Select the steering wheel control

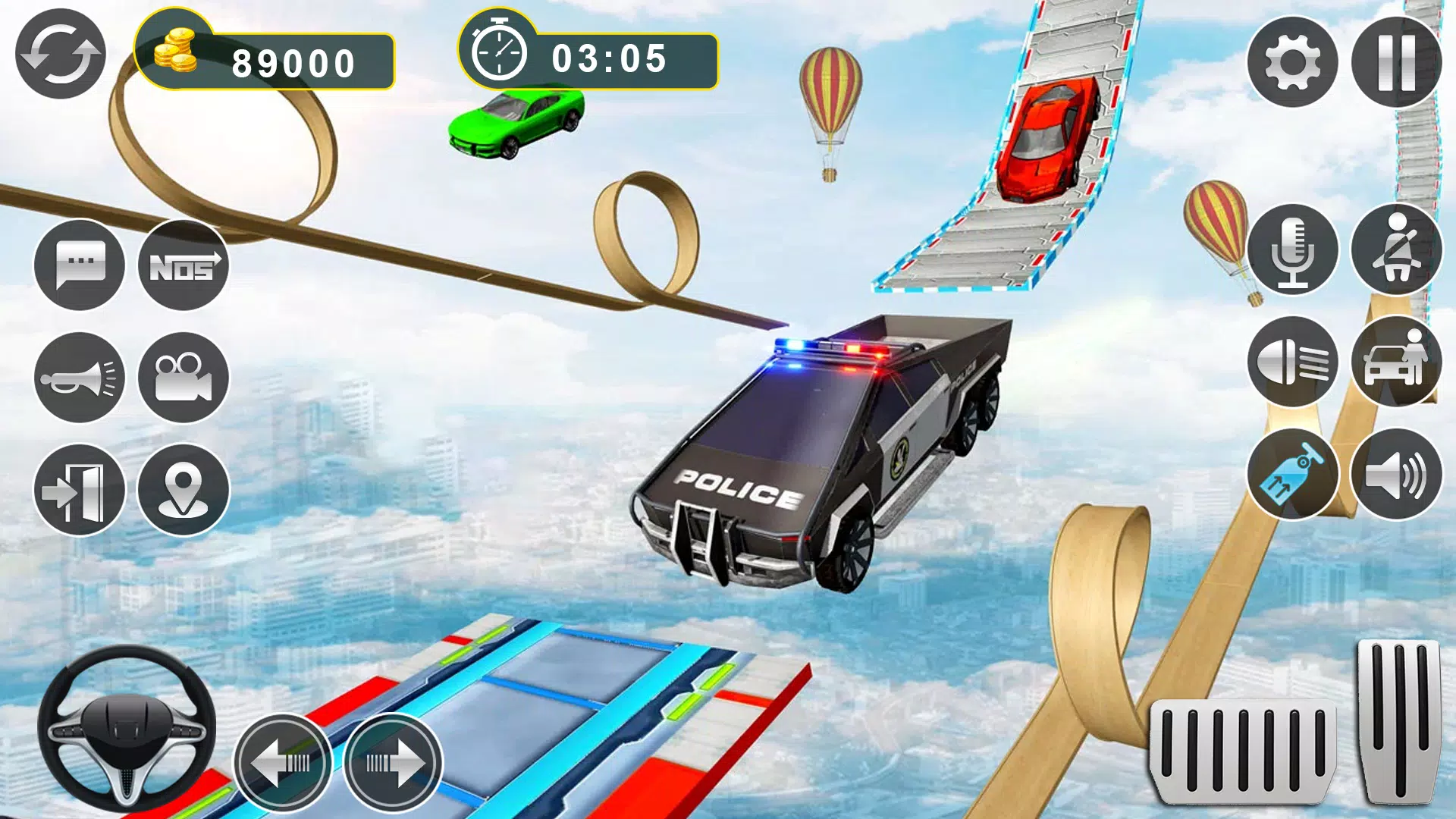[x=127, y=730]
